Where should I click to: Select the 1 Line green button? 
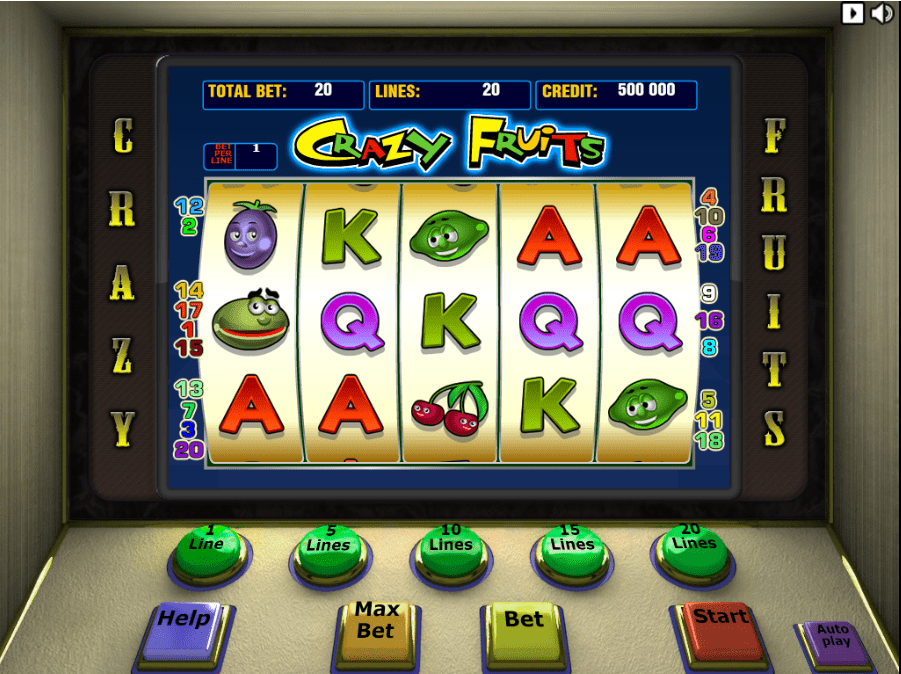coord(207,549)
